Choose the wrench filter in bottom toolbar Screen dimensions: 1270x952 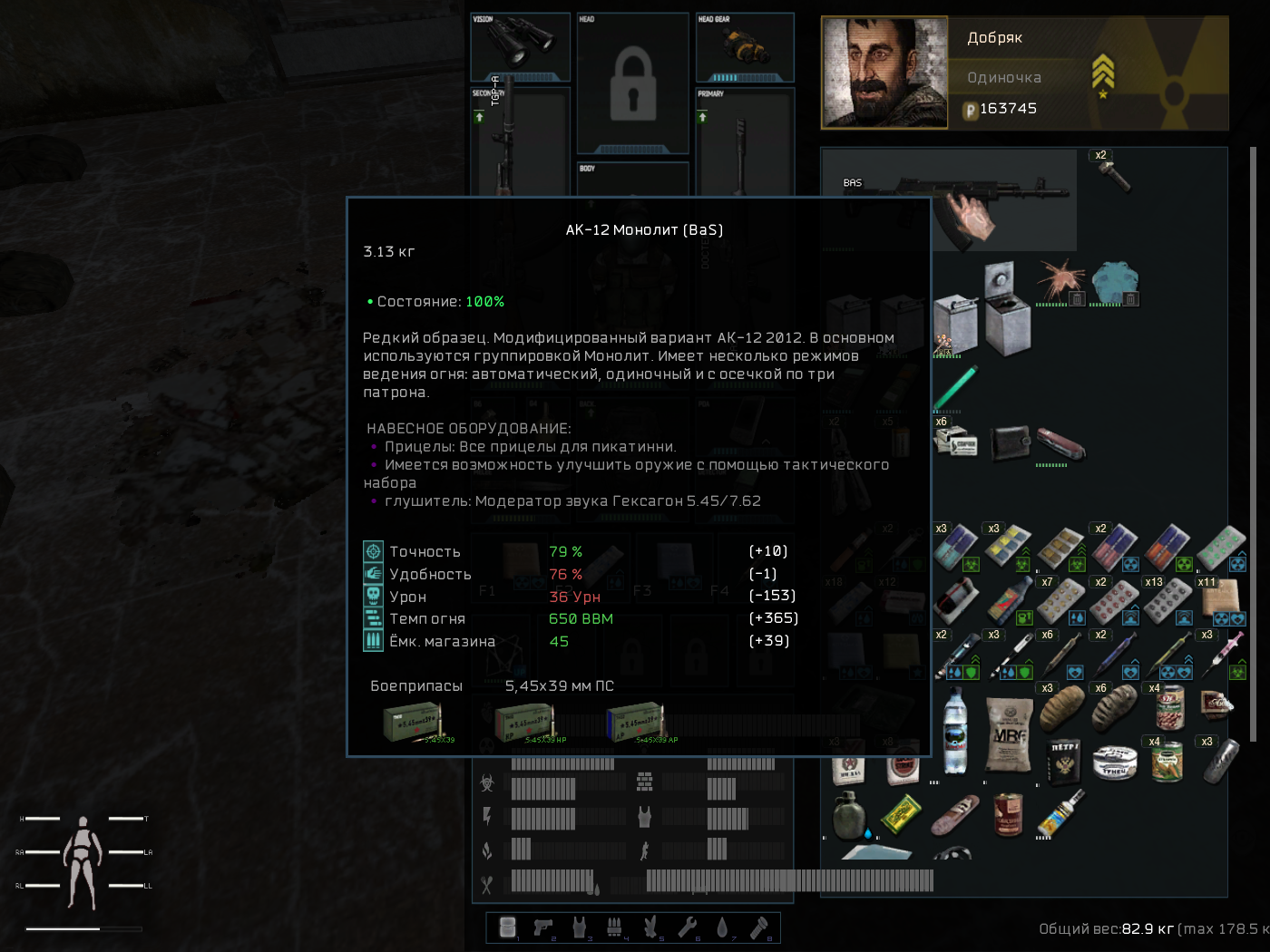tap(688, 927)
